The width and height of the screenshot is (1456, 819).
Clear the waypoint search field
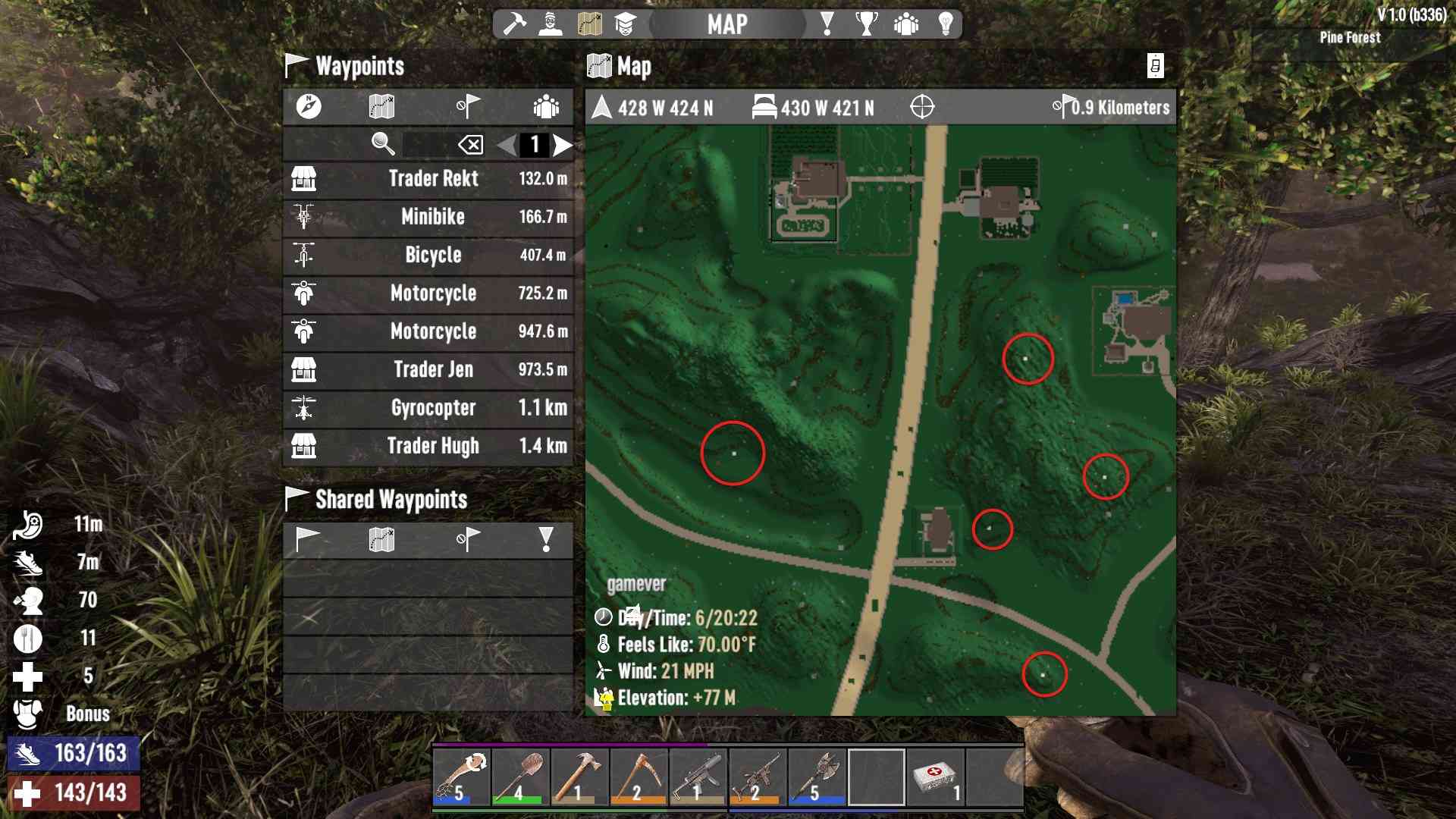(470, 145)
